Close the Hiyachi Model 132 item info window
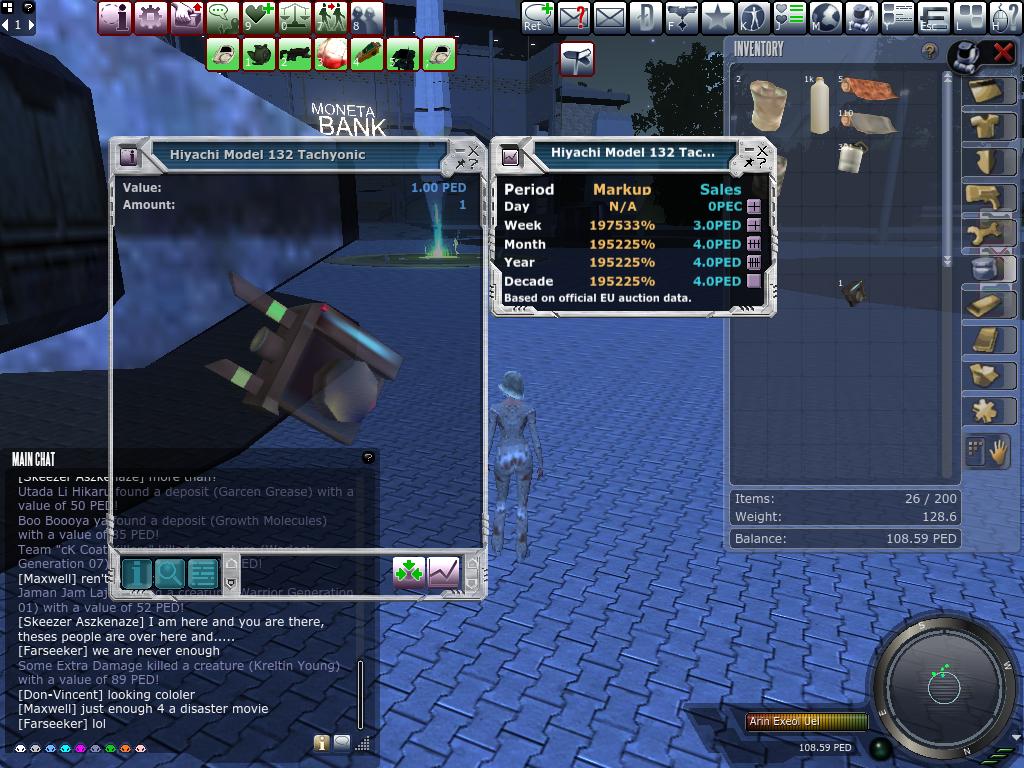The image size is (1024, 768). (474, 150)
